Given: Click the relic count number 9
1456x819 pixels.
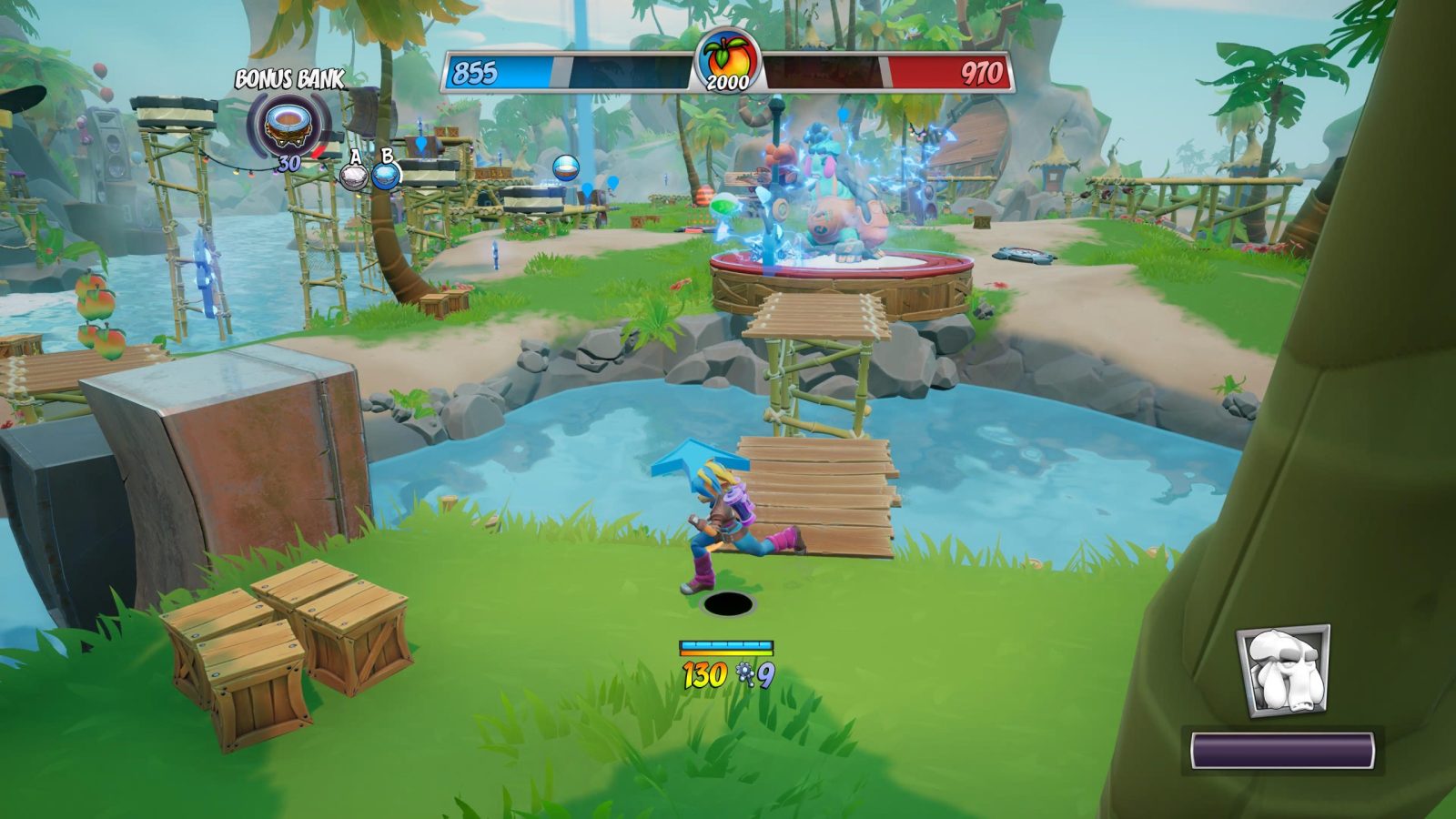Looking at the screenshot, I should [x=765, y=675].
